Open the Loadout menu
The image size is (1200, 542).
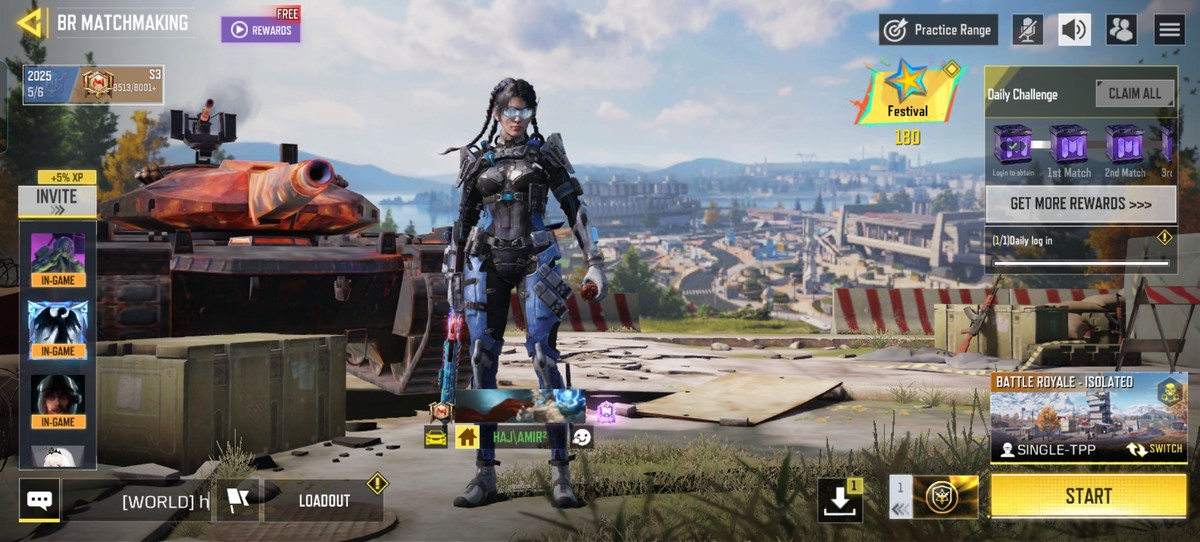tap(324, 501)
